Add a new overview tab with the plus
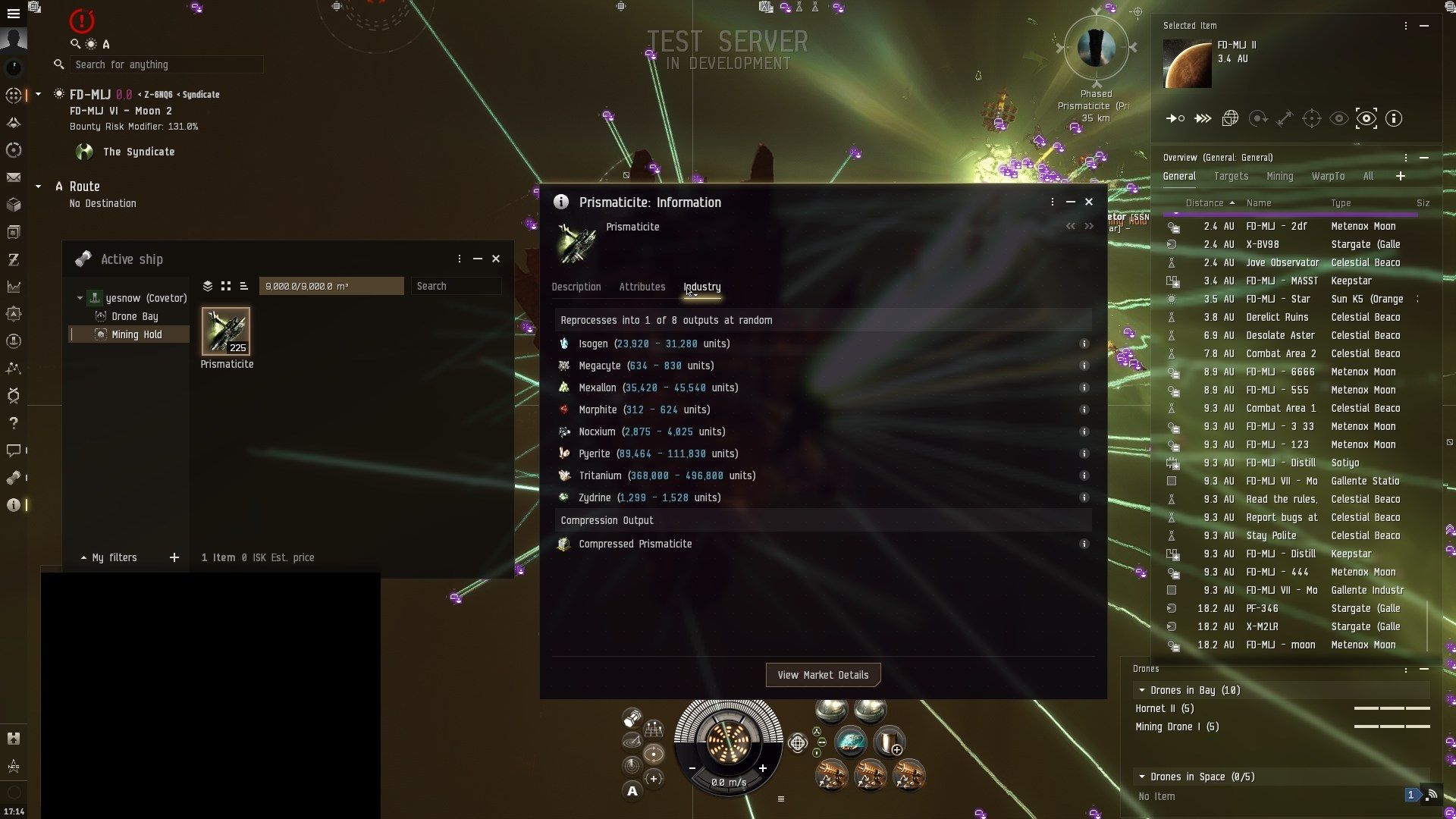Image resolution: width=1456 pixels, height=819 pixels. pyautogui.click(x=1401, y=176)
